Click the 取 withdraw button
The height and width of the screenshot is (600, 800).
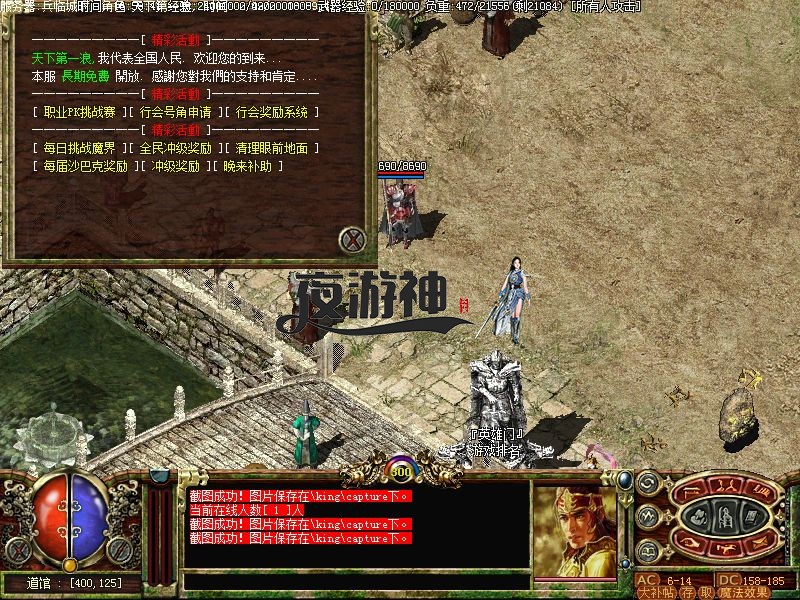pyautogui.click(x=704, y=592)
